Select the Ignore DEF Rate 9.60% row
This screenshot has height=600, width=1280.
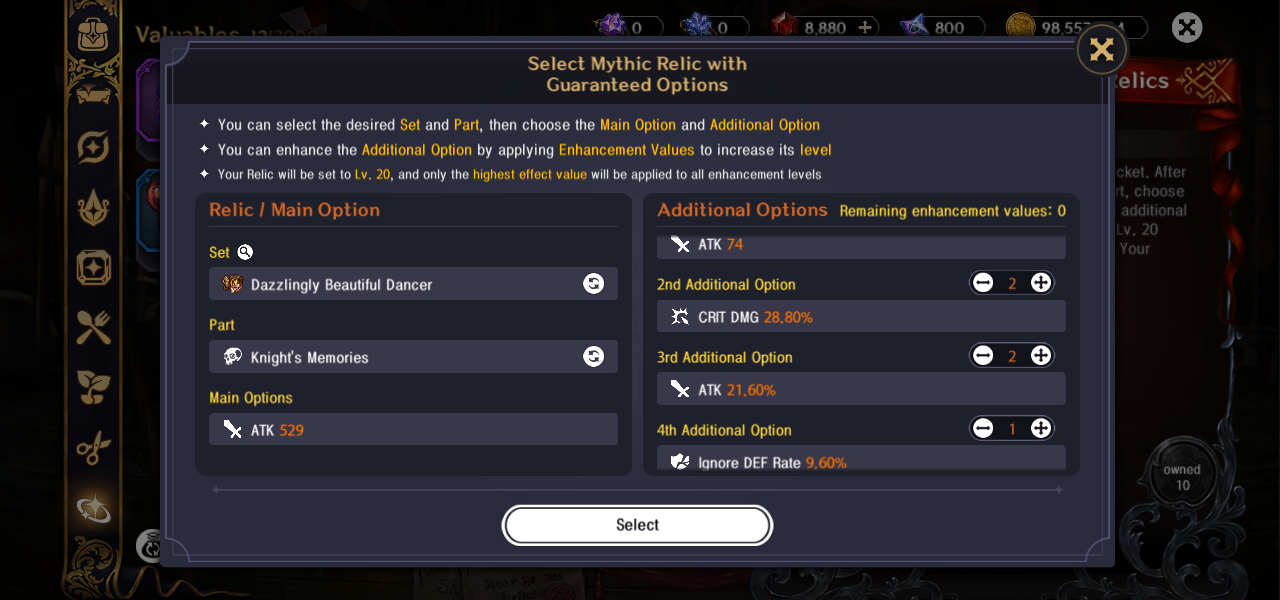[x=861, y=461]
